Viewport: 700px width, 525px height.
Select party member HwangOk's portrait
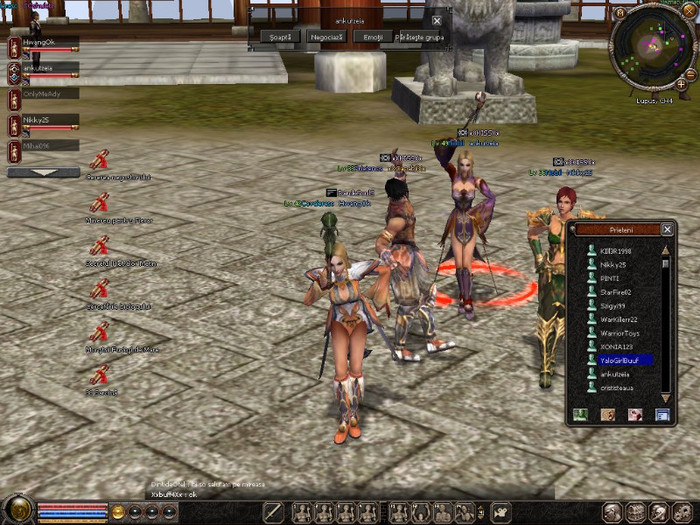[x=14, y=48]
